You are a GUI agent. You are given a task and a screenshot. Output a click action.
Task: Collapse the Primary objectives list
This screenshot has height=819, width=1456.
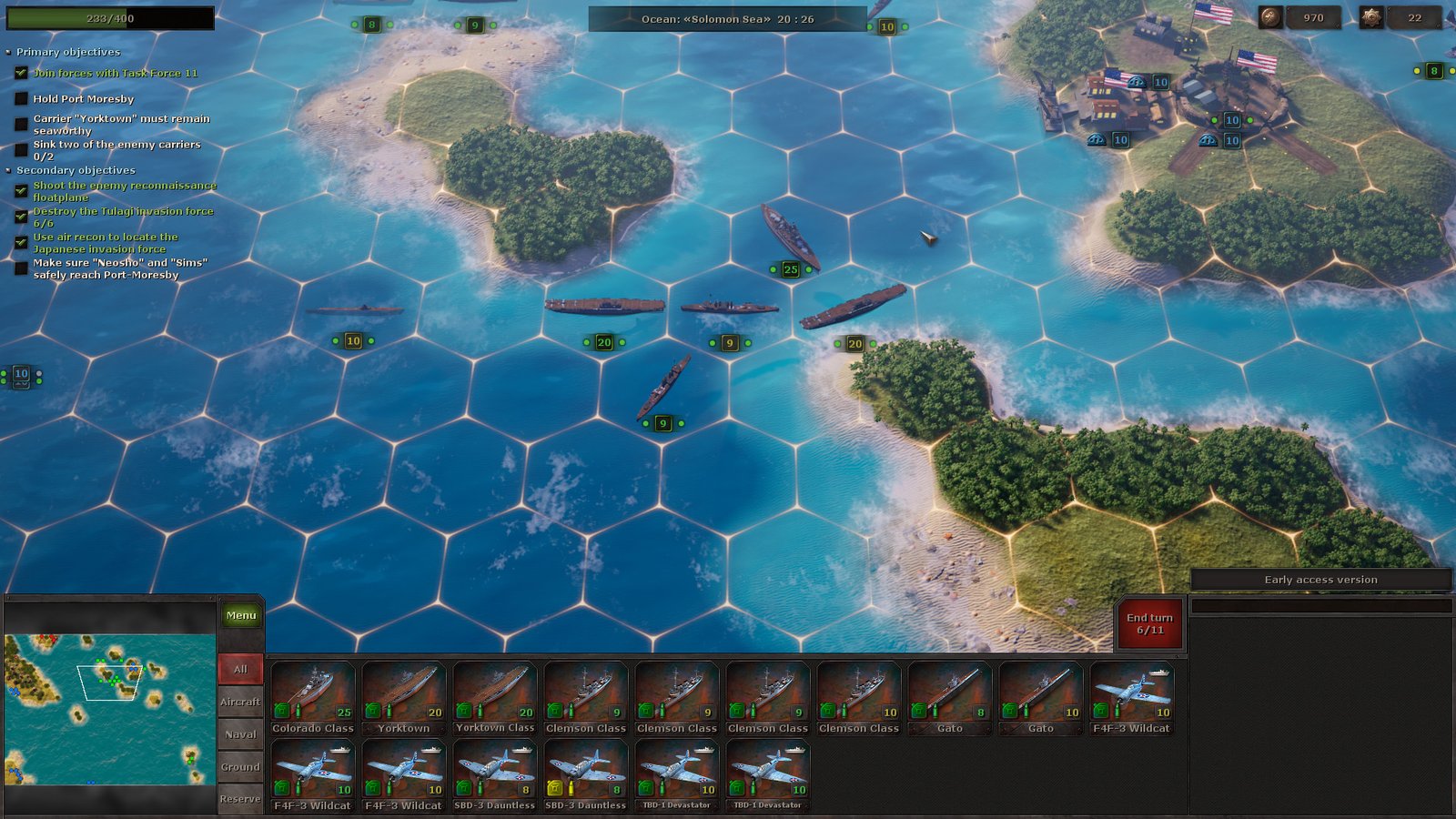[9, 52]
